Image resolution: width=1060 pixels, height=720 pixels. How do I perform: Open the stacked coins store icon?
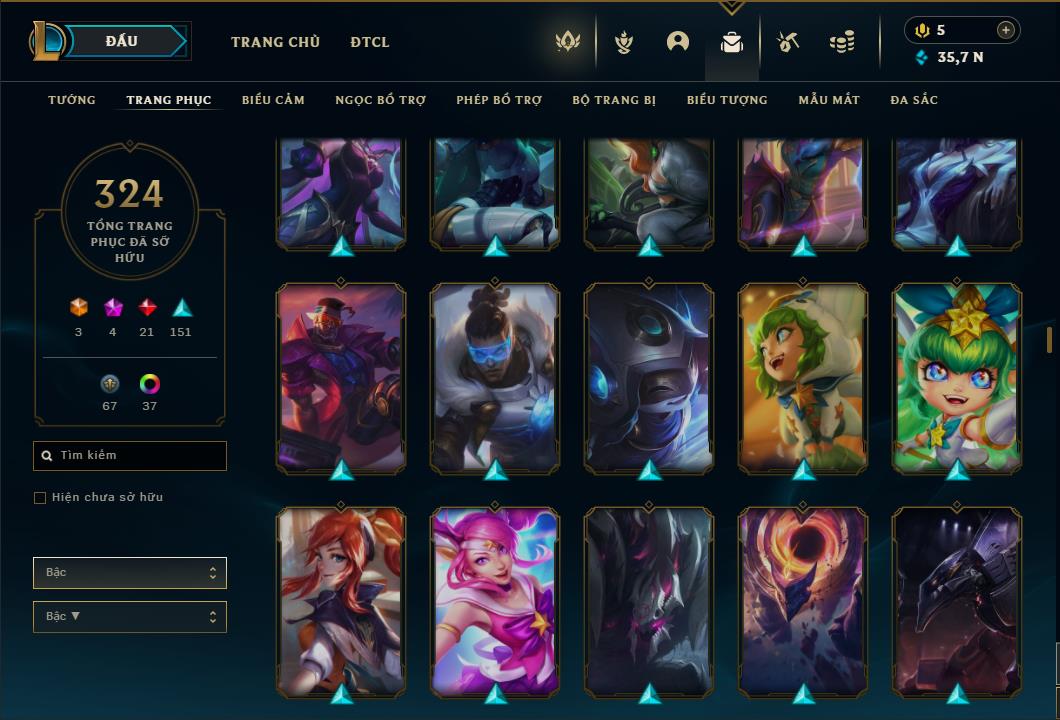click(x=842, y=42)
